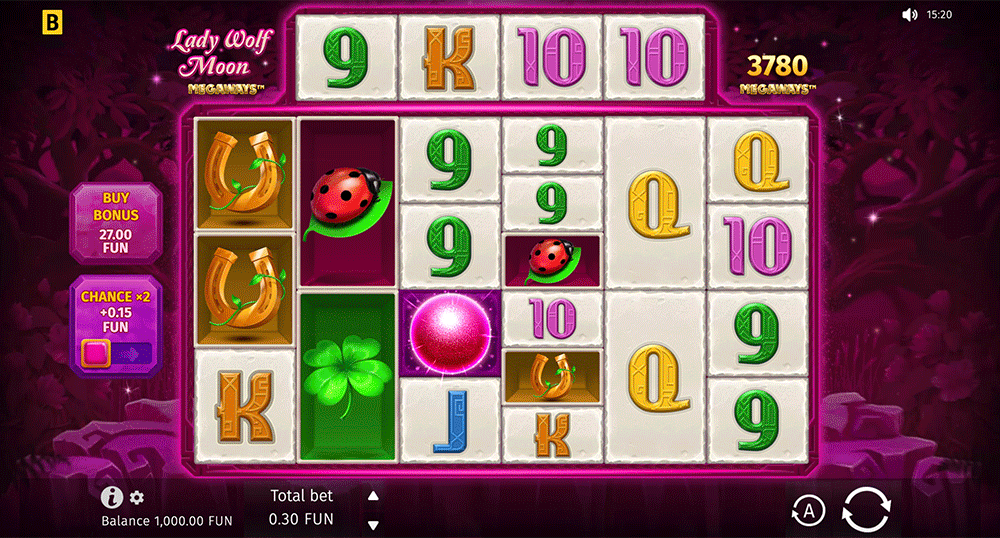1000x538 pixels.
Task: Buy the bonus for 27.00 FUN
Action: click(x=116, y=223)
